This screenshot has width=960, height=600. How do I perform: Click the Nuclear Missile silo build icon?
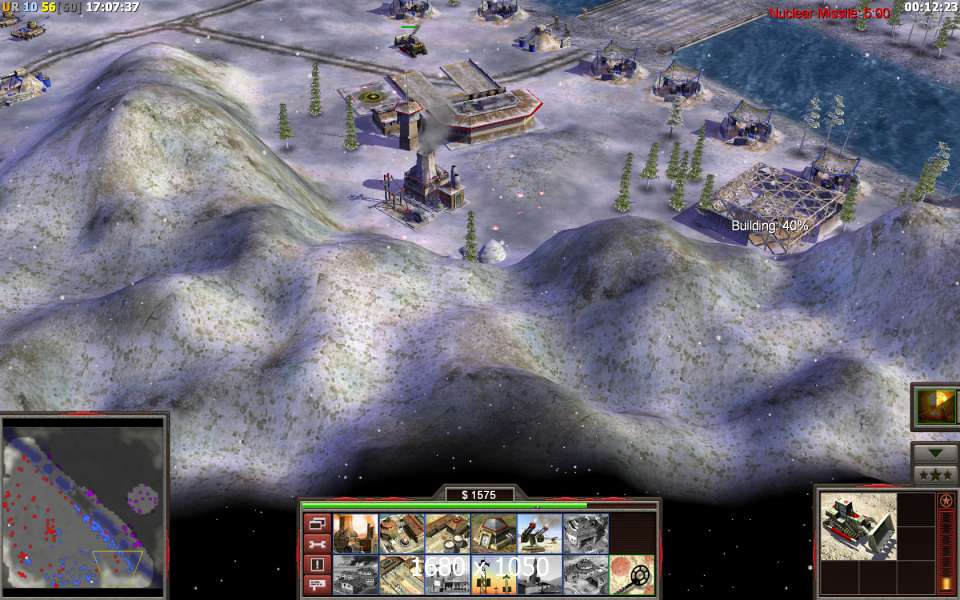pyautogui.click(x=585, y=575)
